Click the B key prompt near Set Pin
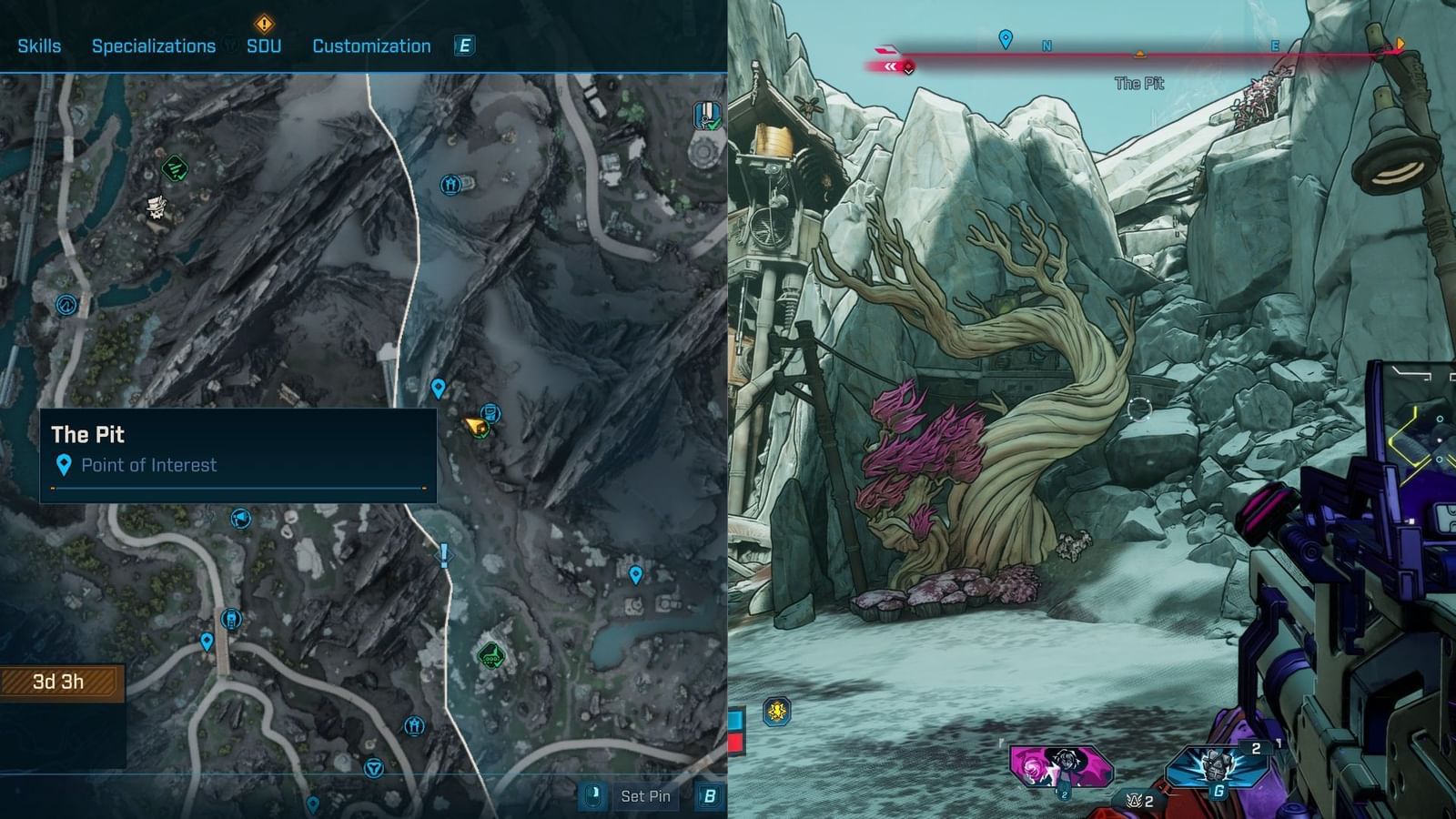This screenshot has height=819, width=1456. [x=709, y=795]
